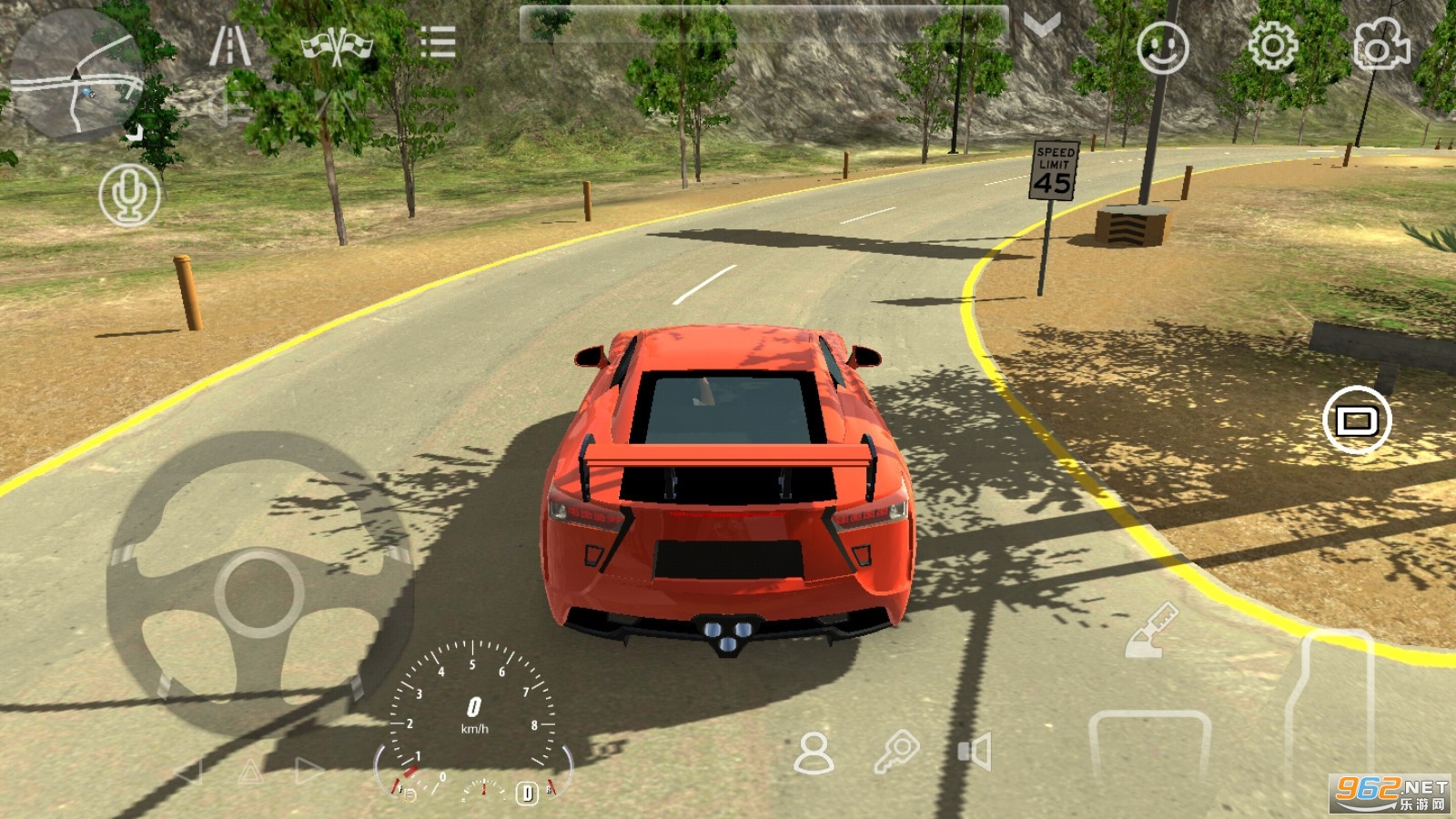
Task: Sound the horn button
Action: click(974, 753)
